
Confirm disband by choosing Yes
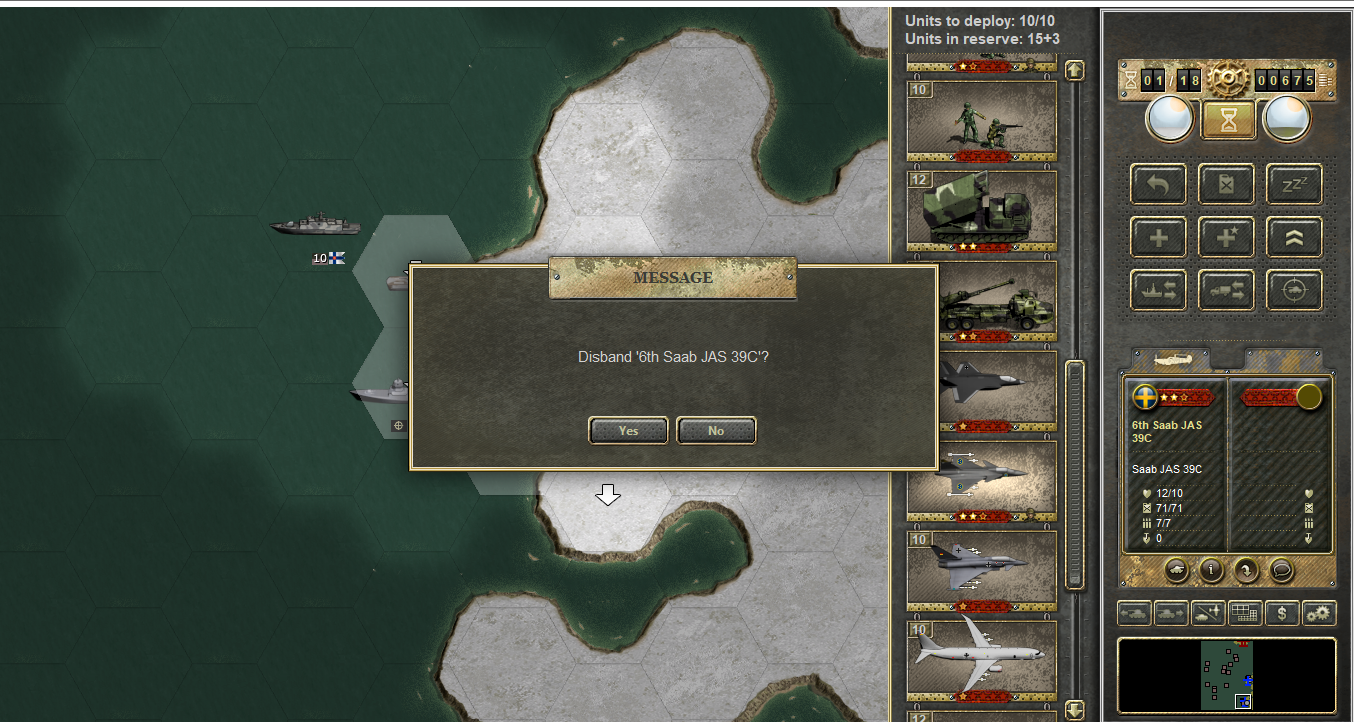point(628,430)
